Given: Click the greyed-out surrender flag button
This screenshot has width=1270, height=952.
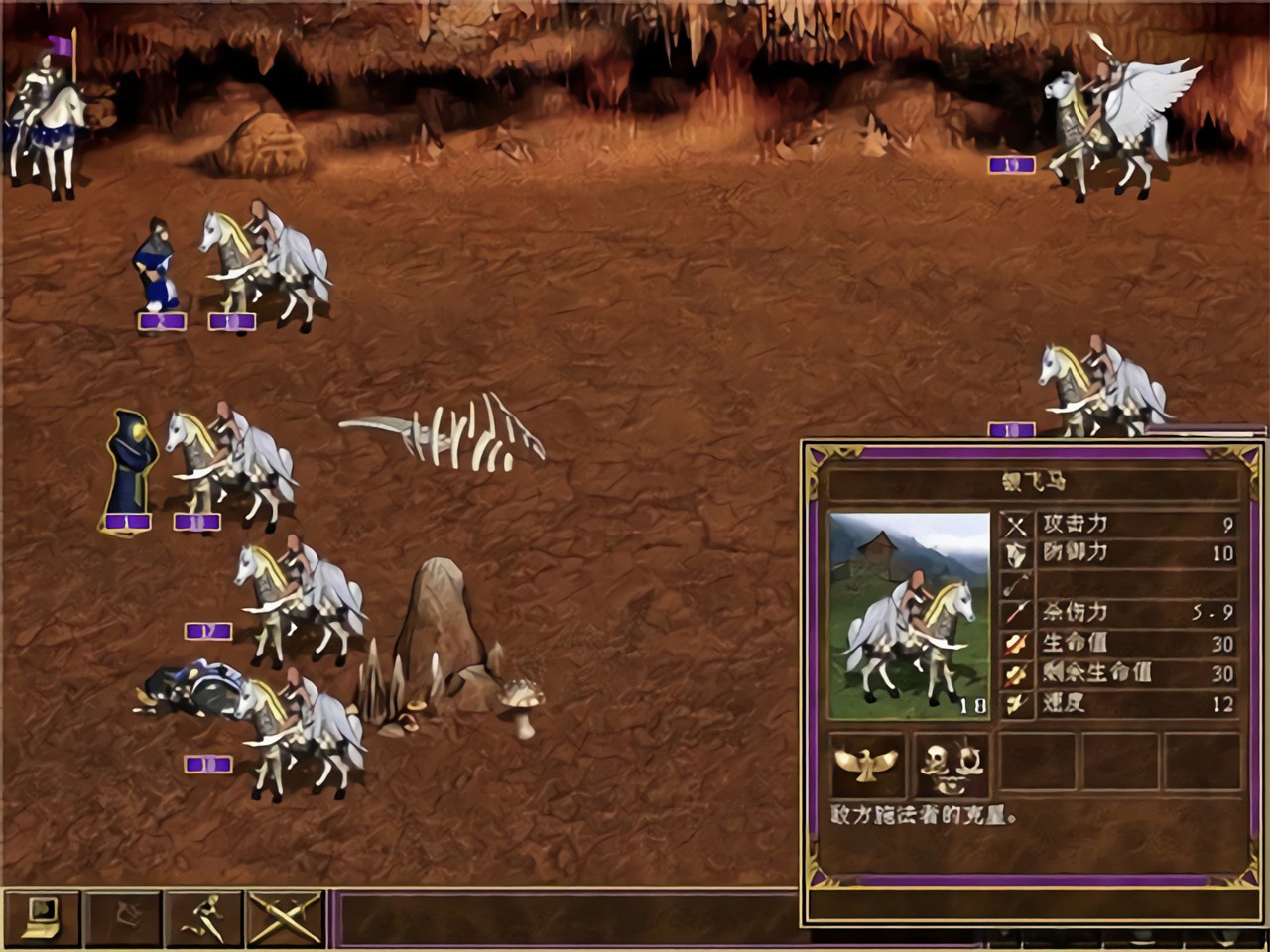Looking at the screenshot, I should [123, 917].
